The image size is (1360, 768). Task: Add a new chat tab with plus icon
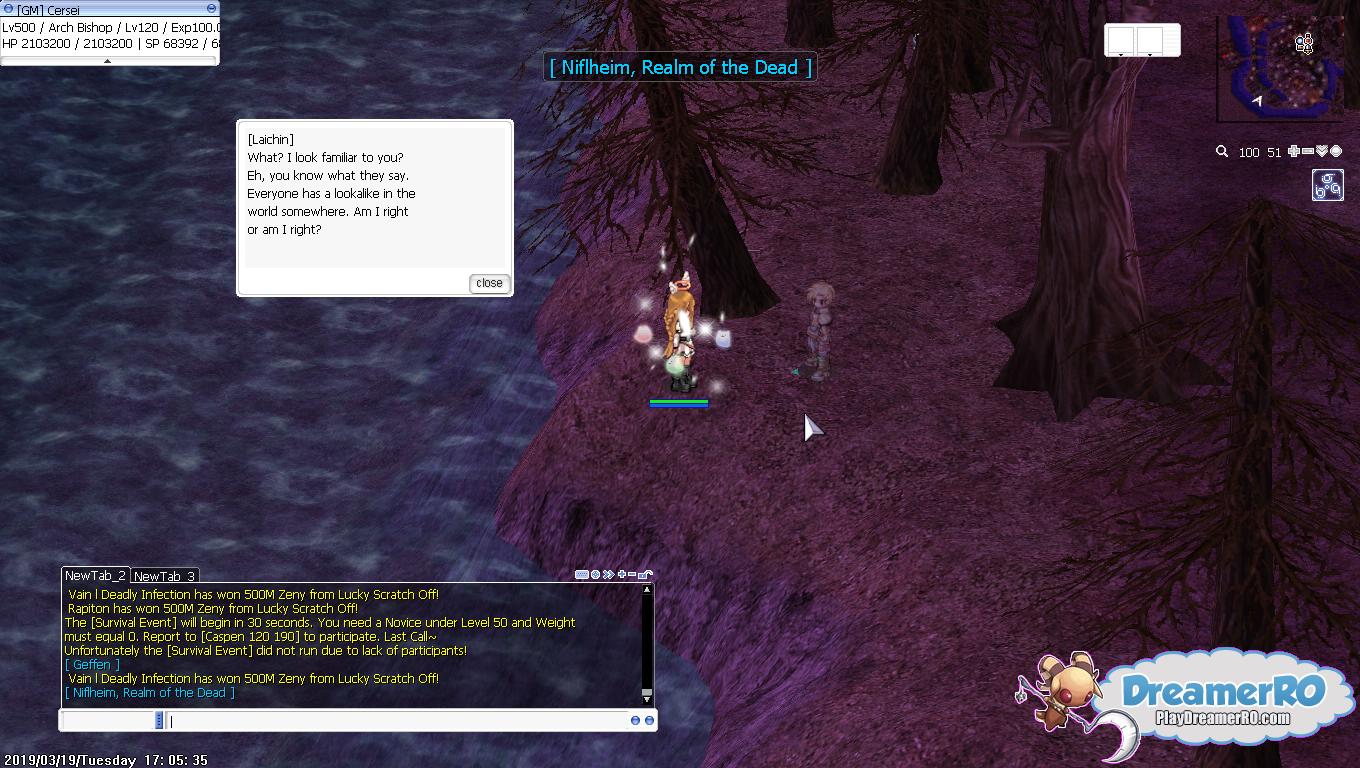pyautogui.click(x=621, y=575)
